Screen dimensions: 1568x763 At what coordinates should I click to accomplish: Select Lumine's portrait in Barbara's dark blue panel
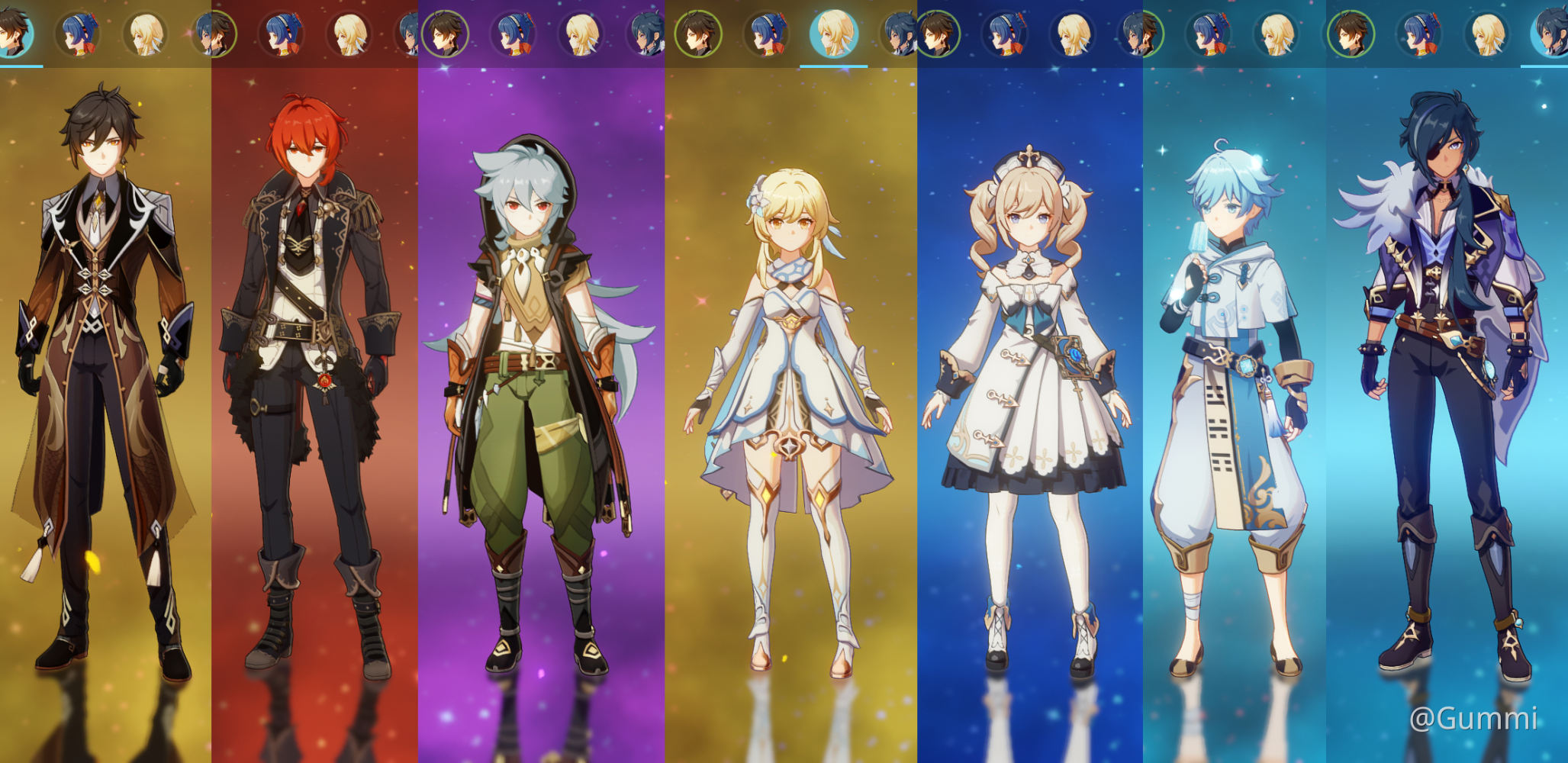coord(1072,34)
